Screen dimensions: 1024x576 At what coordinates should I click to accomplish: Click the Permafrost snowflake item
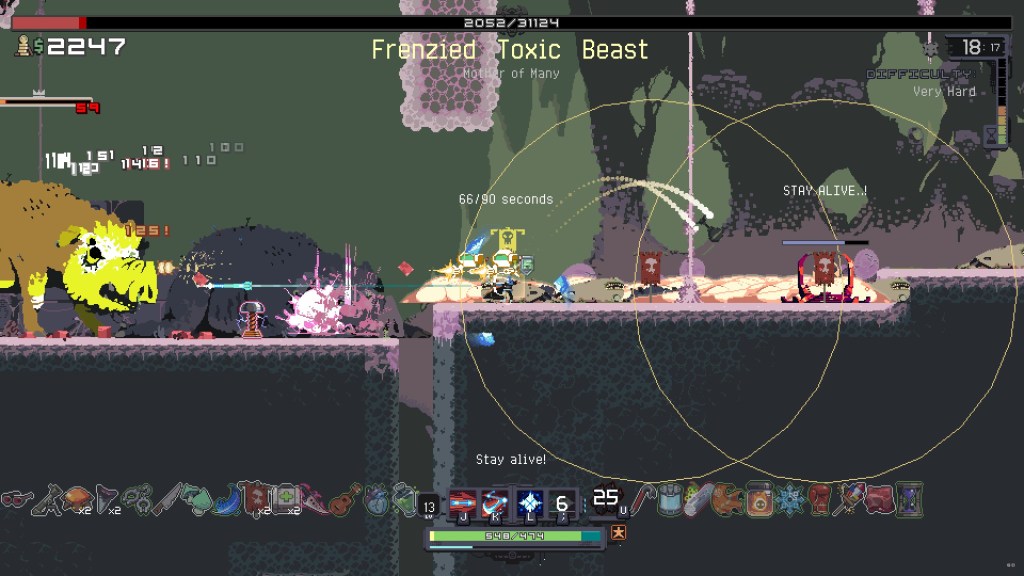tap(790, 498)
